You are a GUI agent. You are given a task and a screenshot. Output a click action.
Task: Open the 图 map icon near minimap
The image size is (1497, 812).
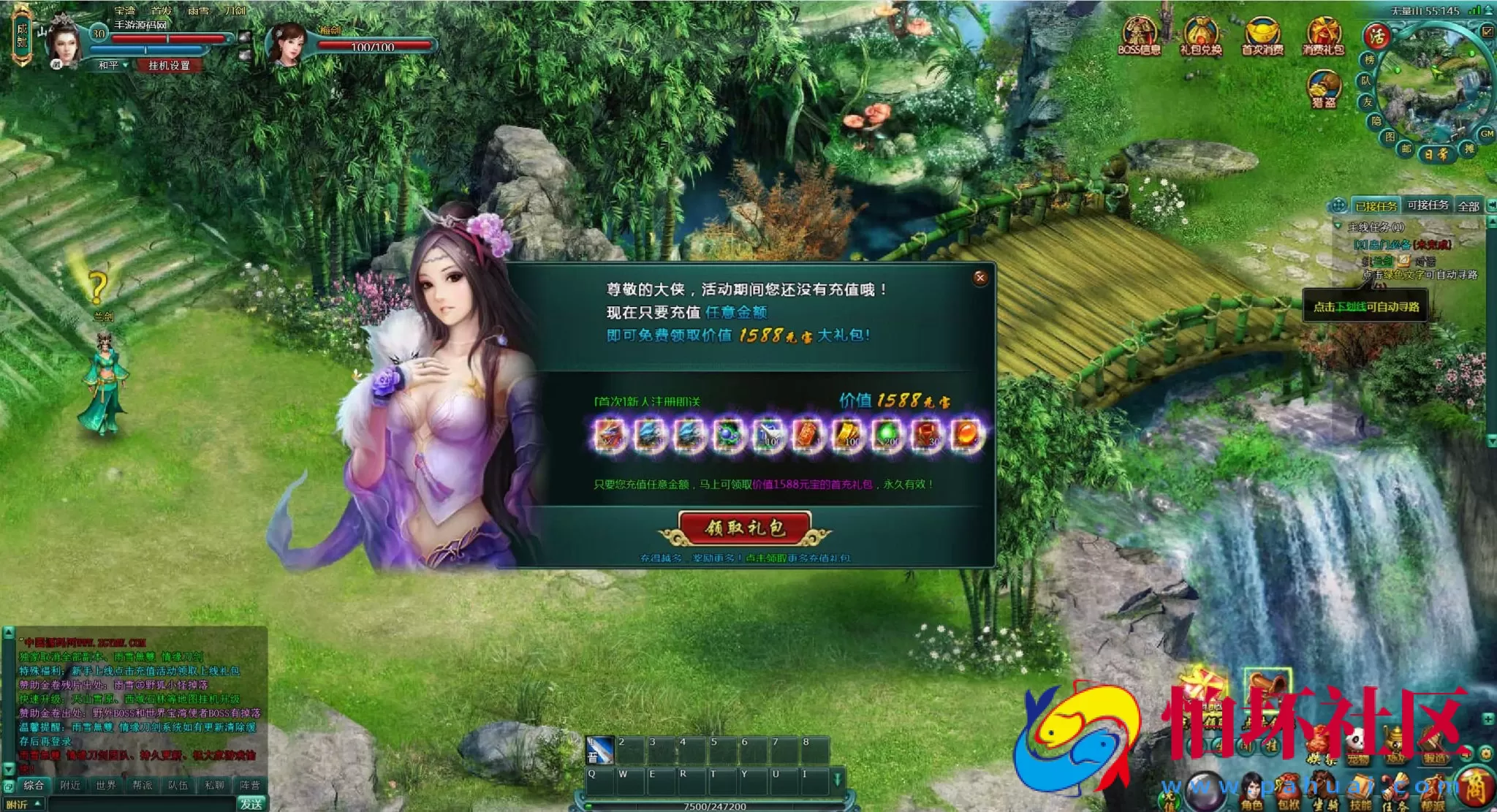tap(1390, 135)
